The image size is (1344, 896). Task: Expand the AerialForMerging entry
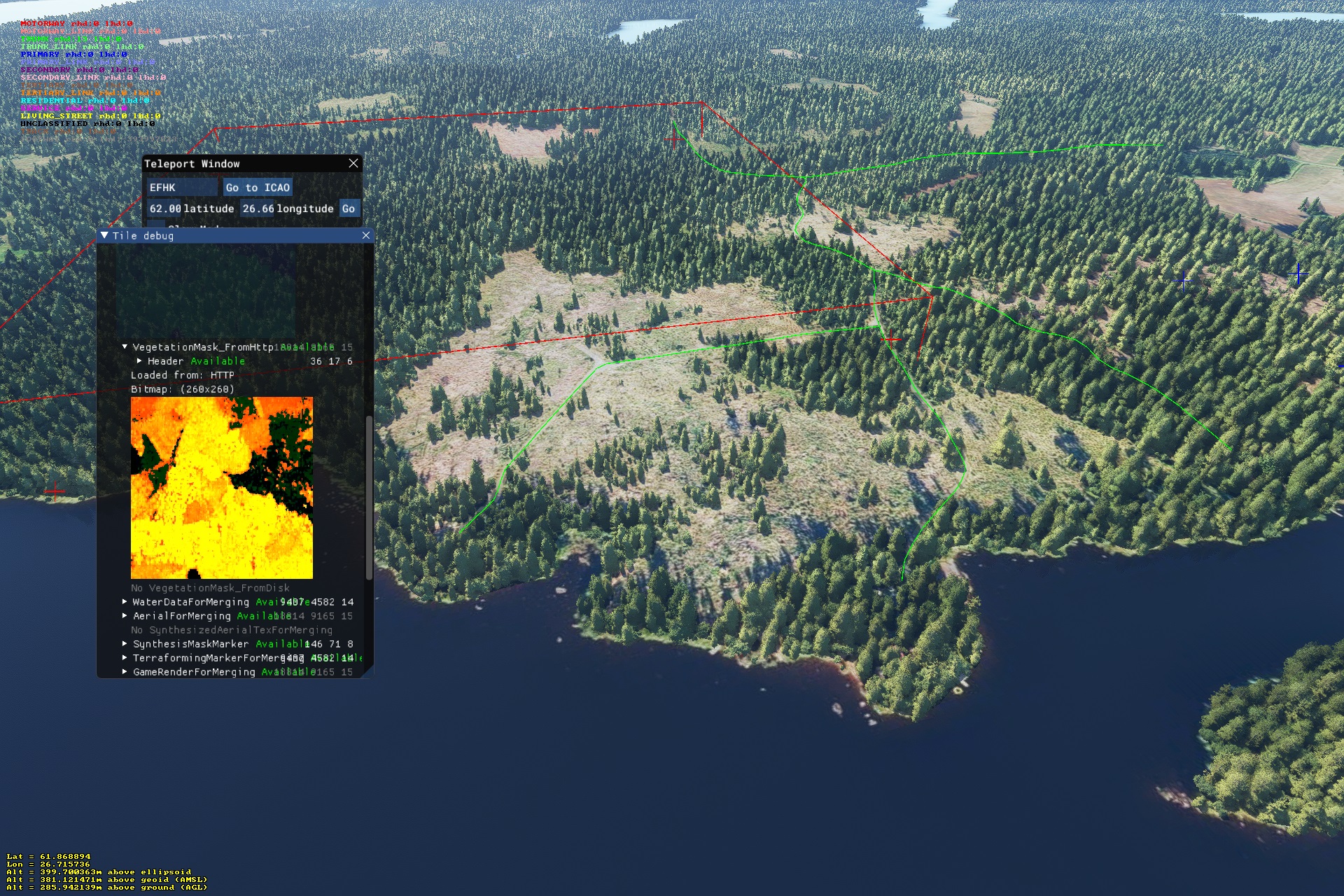click(x=125, y=616)
